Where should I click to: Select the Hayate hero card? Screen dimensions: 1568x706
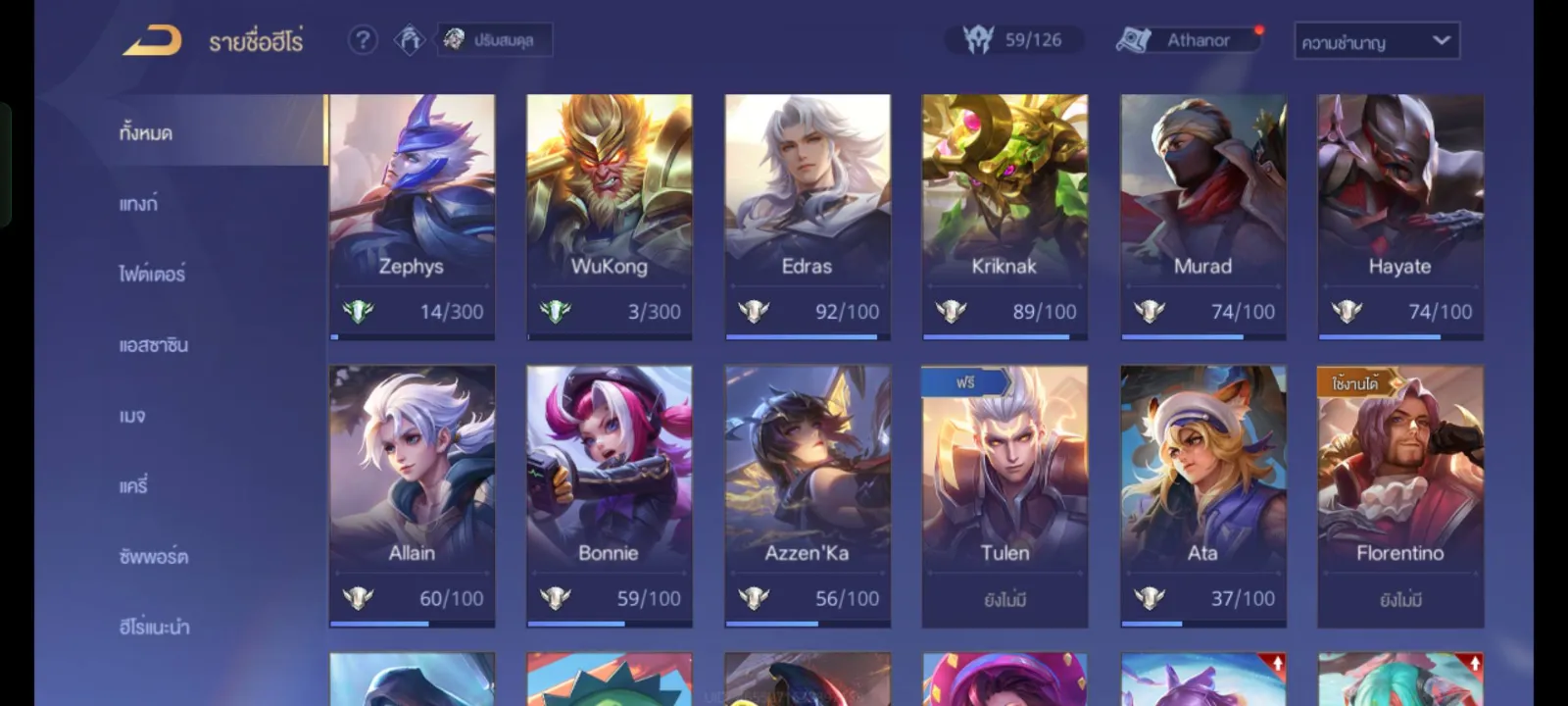(1399, 217)
